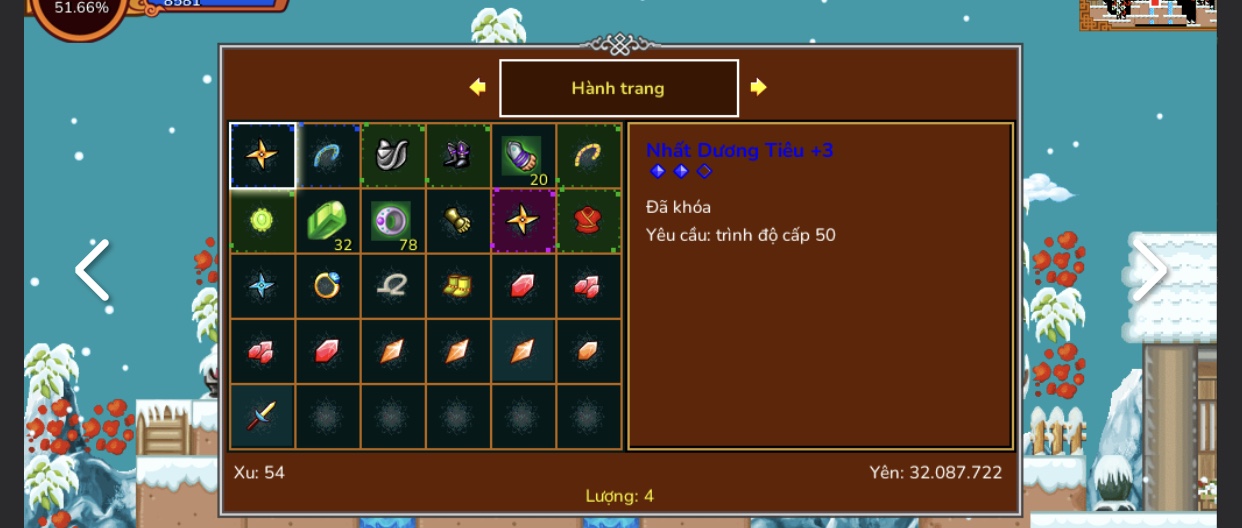
Task: Select the red shirt armor
Action: pyautogui.click(x=588, y=220)
